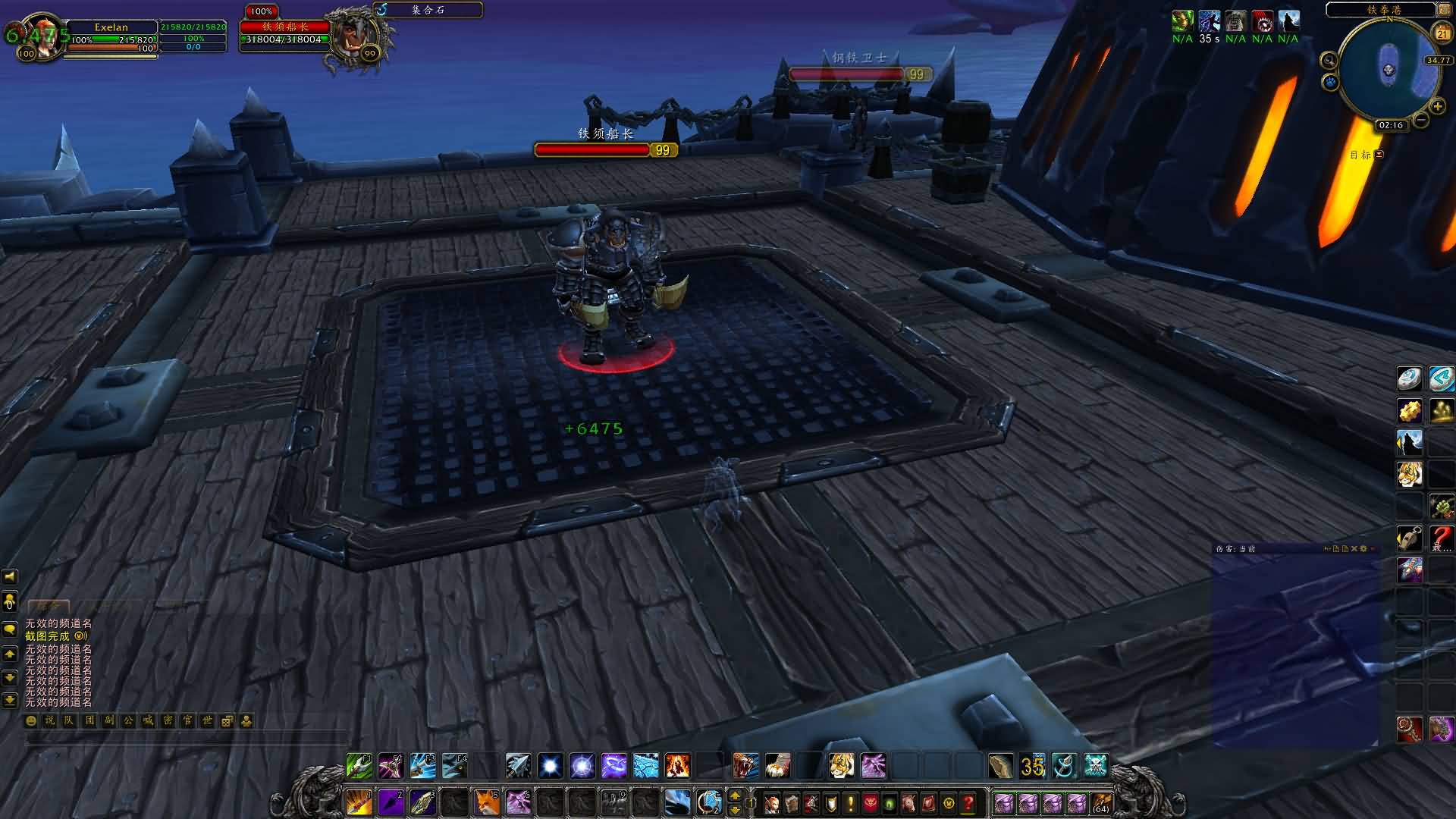
Task: Click the magnifier button beside the minimap
Action: 1329,60
